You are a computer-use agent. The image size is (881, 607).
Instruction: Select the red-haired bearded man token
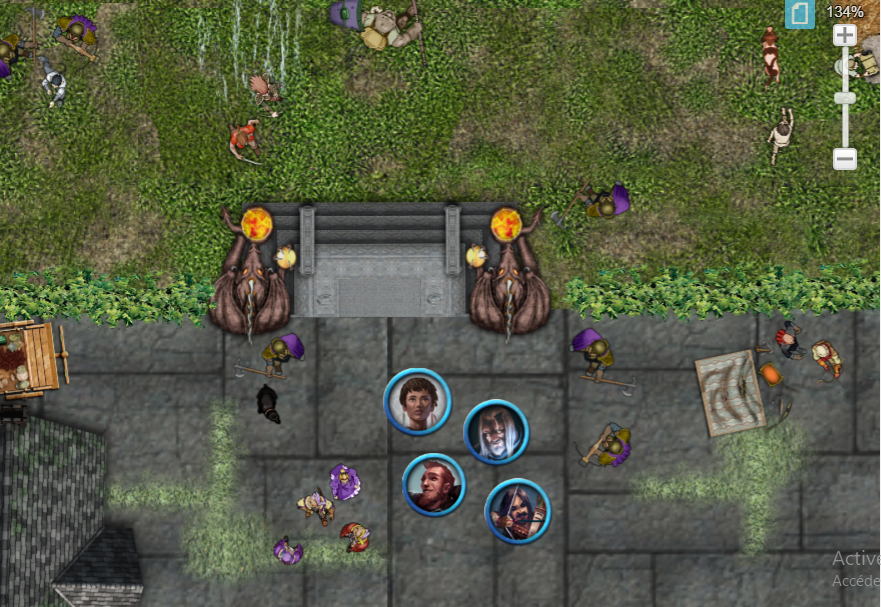coord(434,485)
